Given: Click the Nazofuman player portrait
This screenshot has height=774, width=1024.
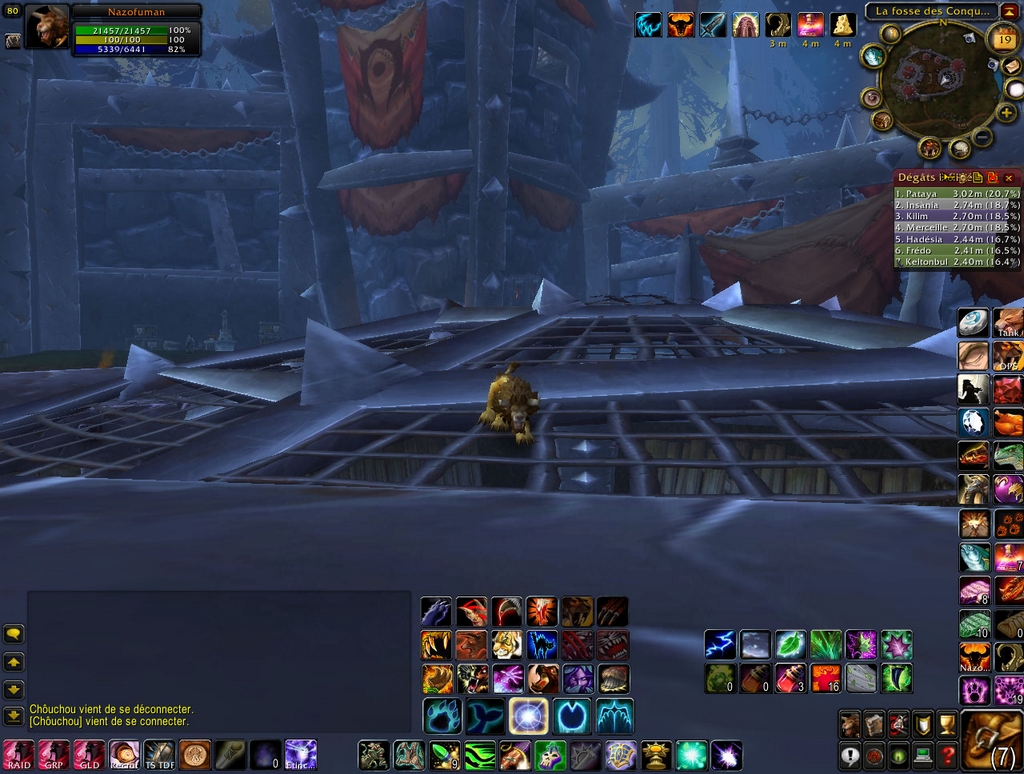Looking at the screenshot, I should [47, 27].
